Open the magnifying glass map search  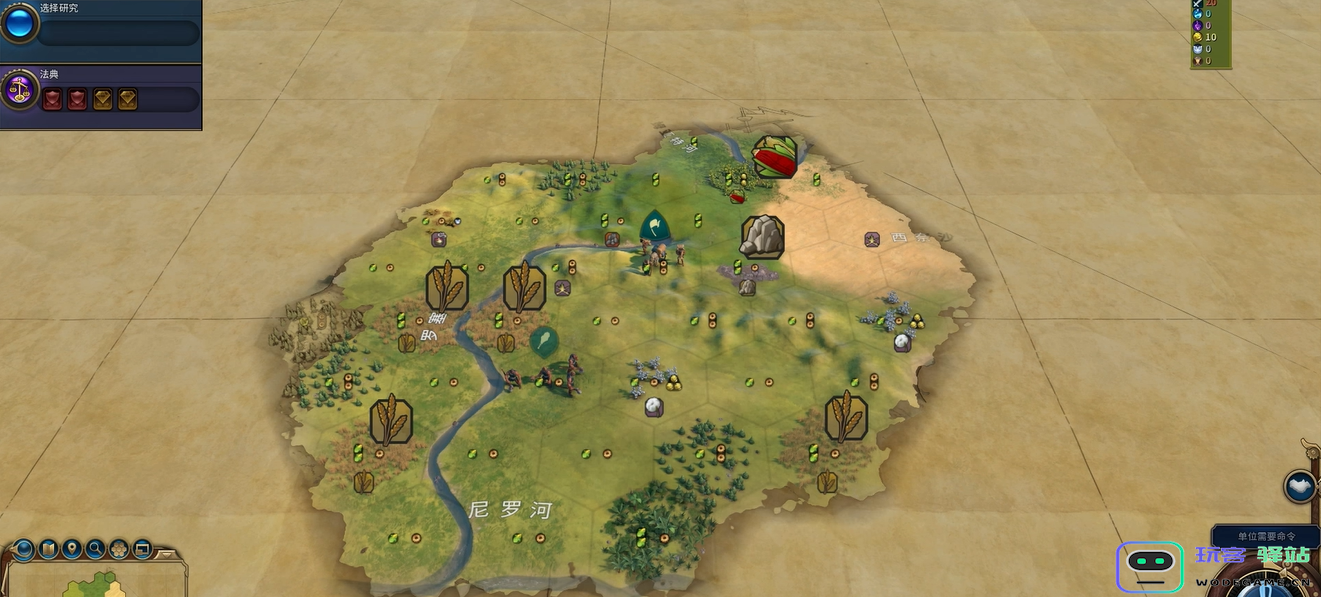pyautogui.click(x=95, y=549)
